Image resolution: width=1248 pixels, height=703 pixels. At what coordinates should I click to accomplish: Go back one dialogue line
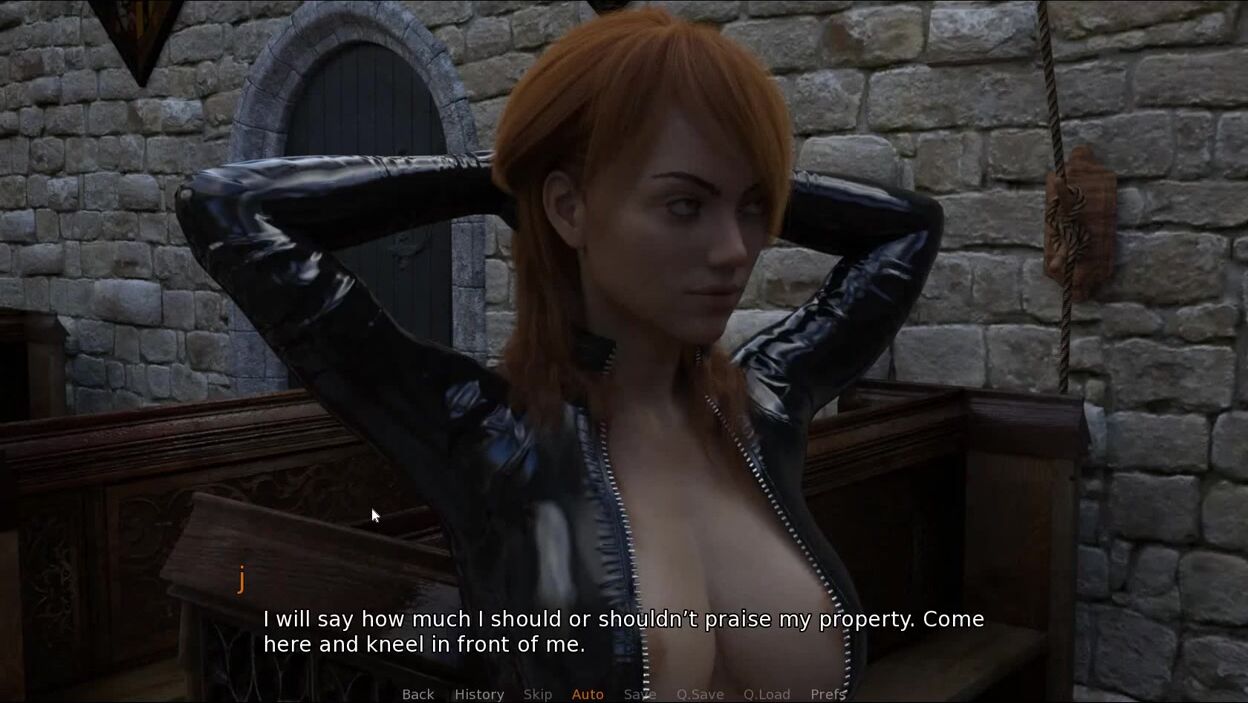pyautogui.click(x=418, y=694)
